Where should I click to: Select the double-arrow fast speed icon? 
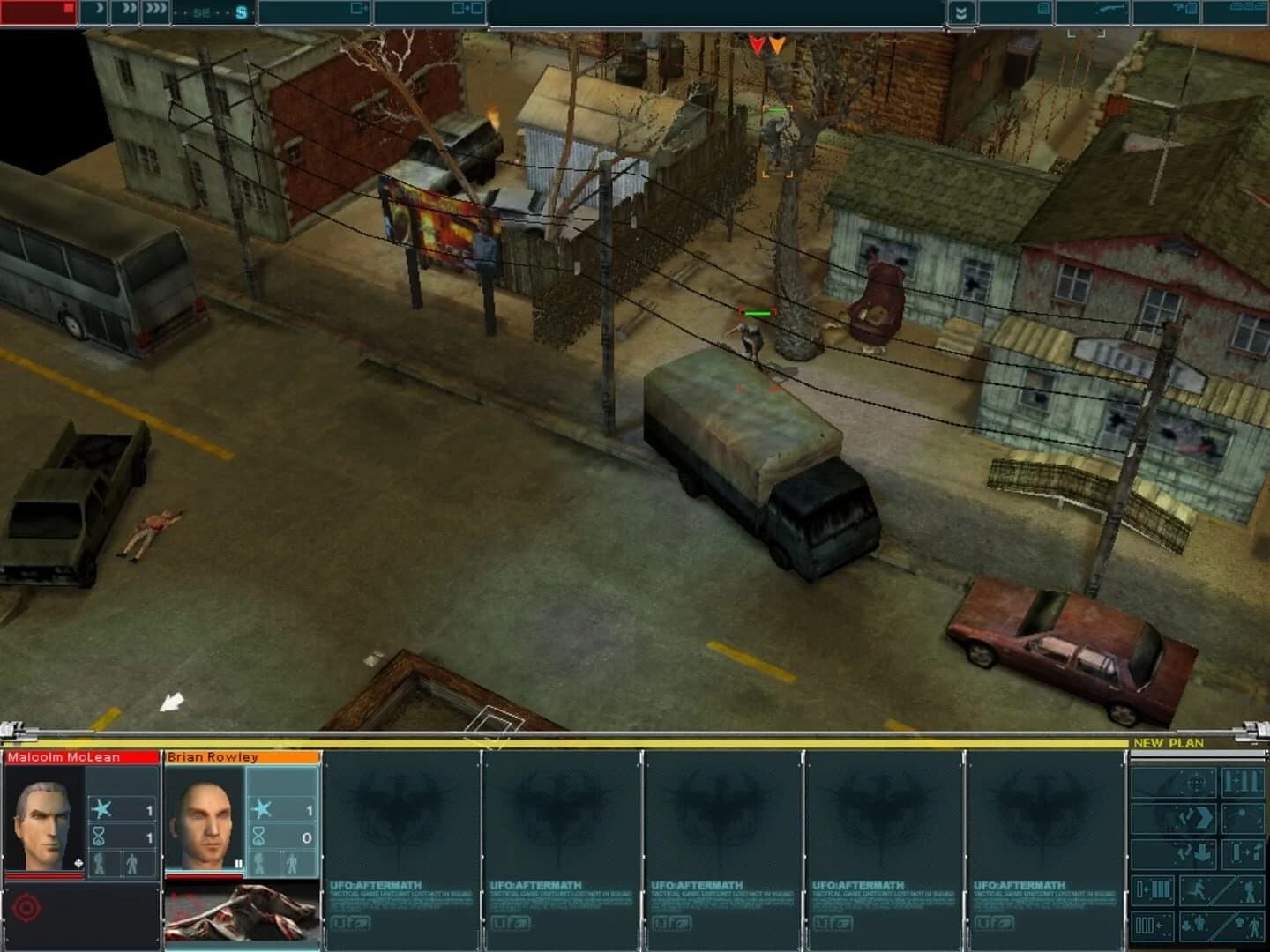(130, 11)
